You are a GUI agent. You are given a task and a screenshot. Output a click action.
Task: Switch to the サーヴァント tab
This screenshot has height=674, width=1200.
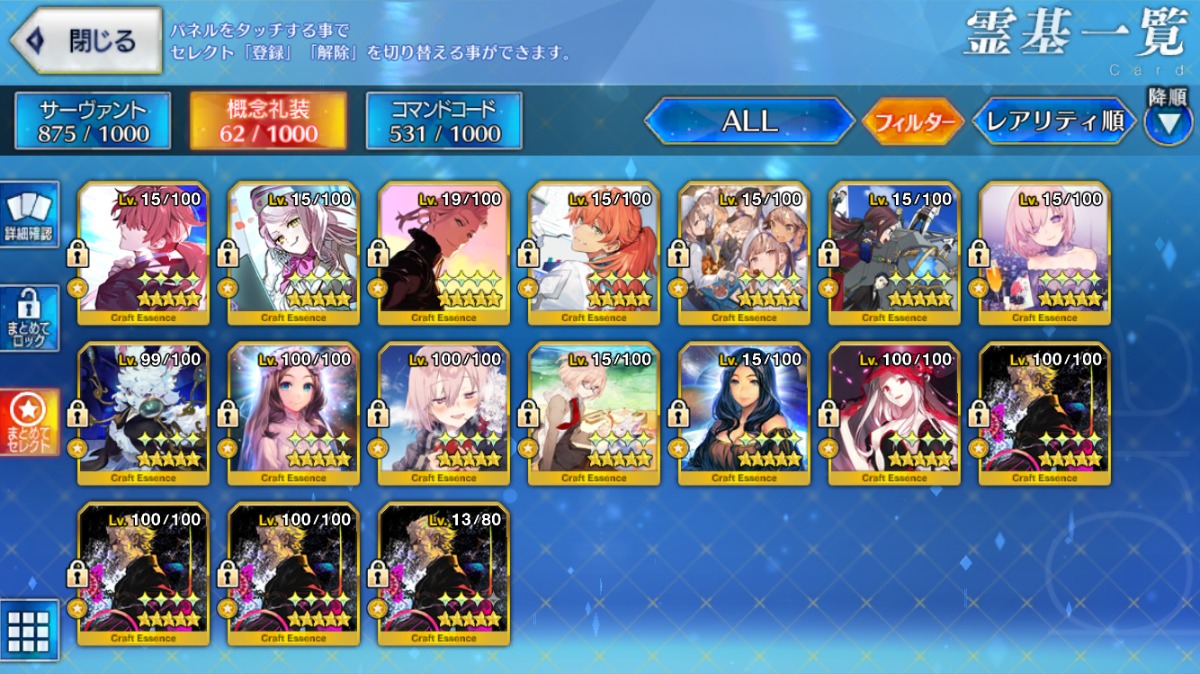[x=93, y=122]
